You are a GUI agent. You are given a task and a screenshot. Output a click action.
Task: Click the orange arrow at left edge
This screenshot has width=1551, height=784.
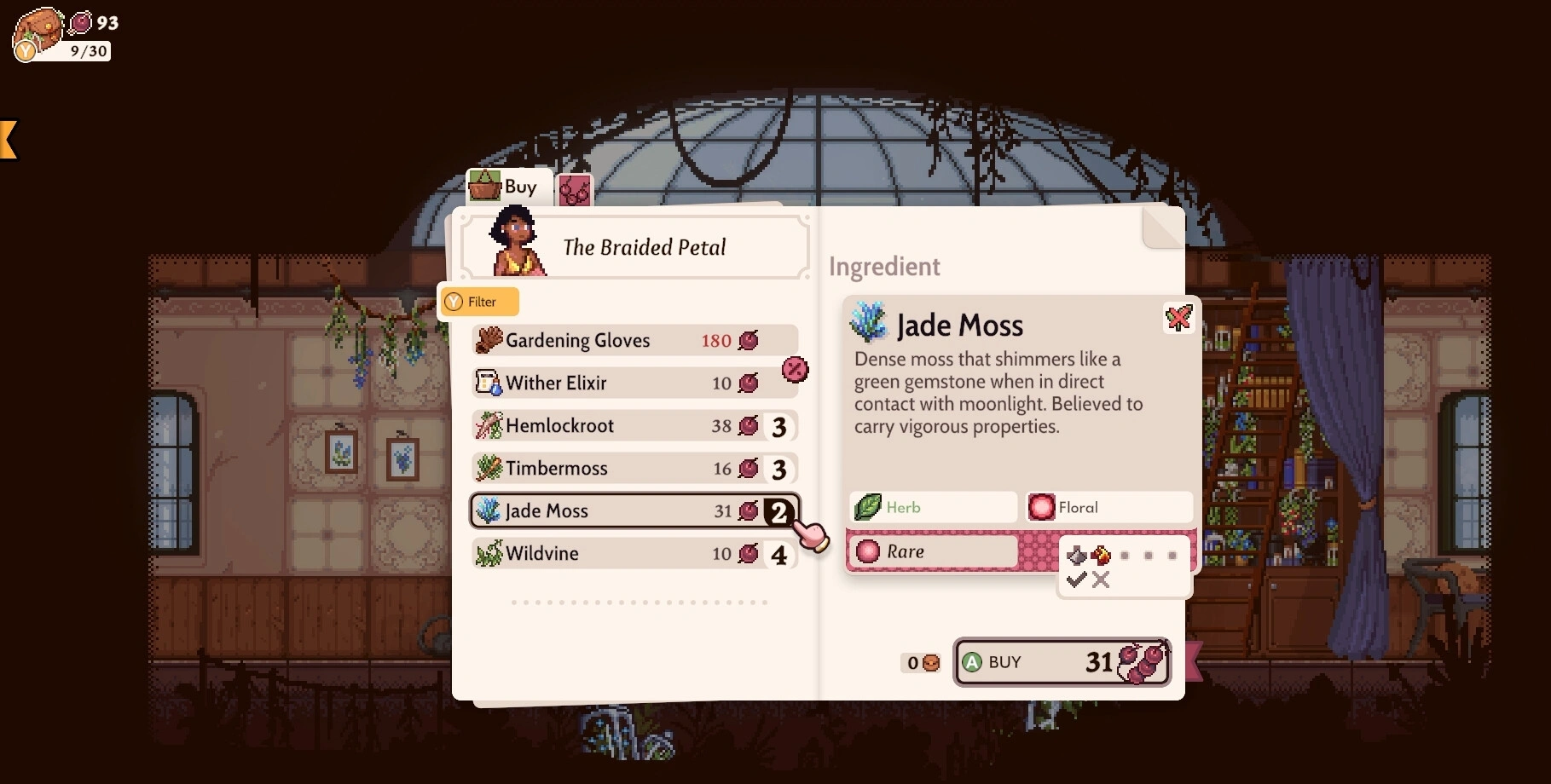pos(9,139)
